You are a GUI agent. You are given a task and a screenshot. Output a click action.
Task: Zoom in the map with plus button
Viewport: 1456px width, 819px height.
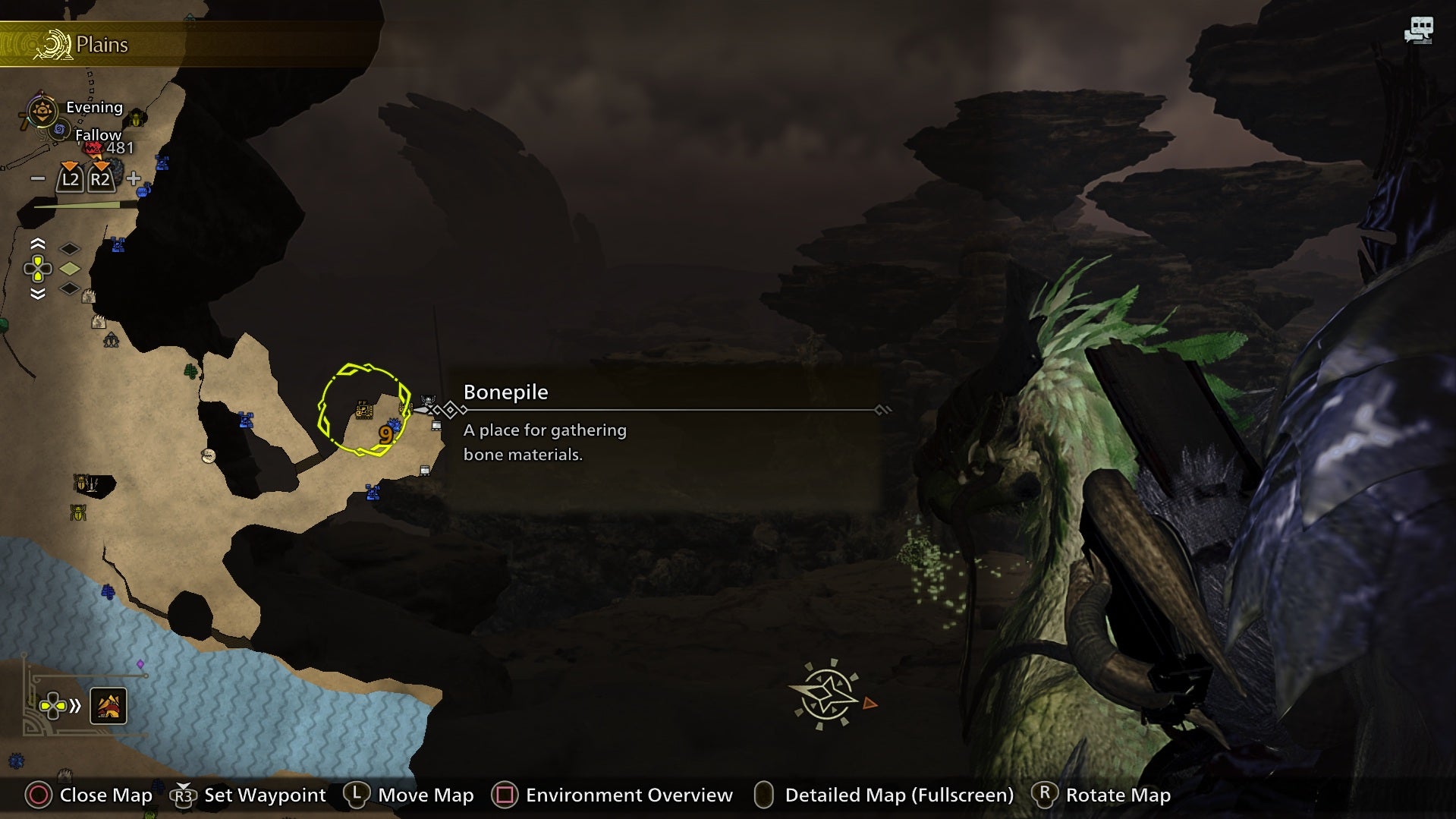(134, 179)
